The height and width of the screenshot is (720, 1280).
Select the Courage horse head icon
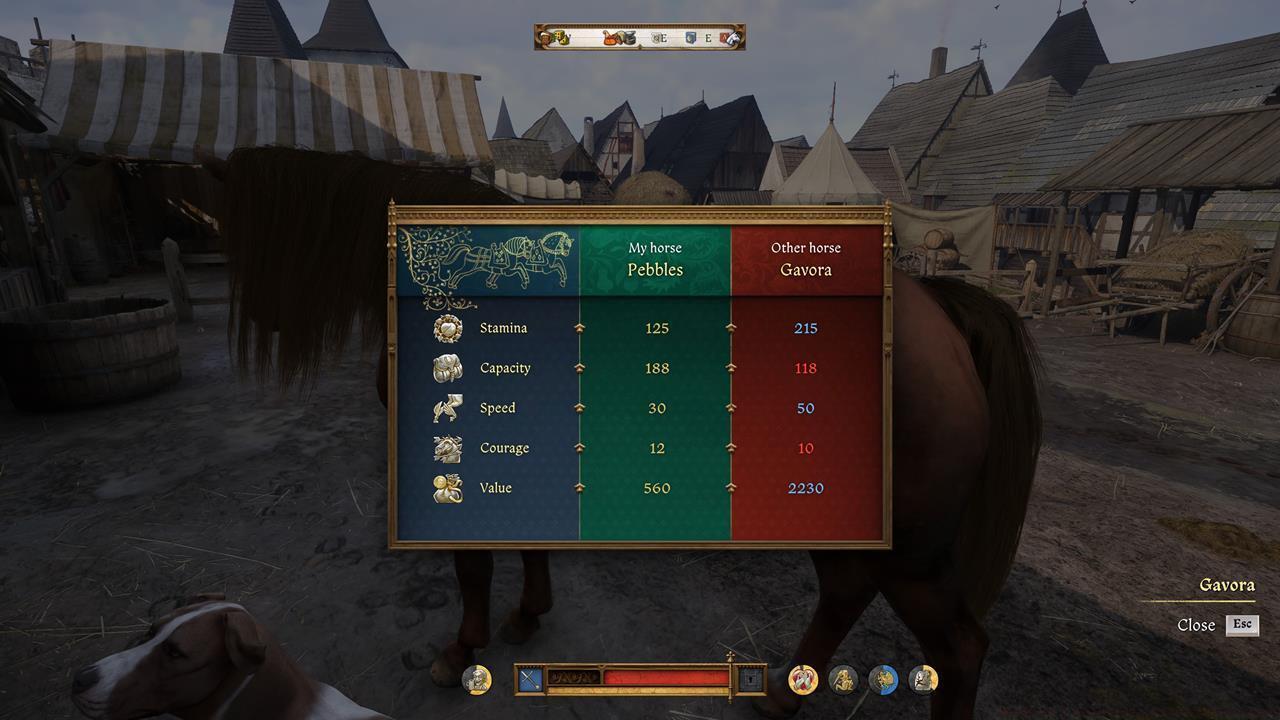click(x=447, y=447)
